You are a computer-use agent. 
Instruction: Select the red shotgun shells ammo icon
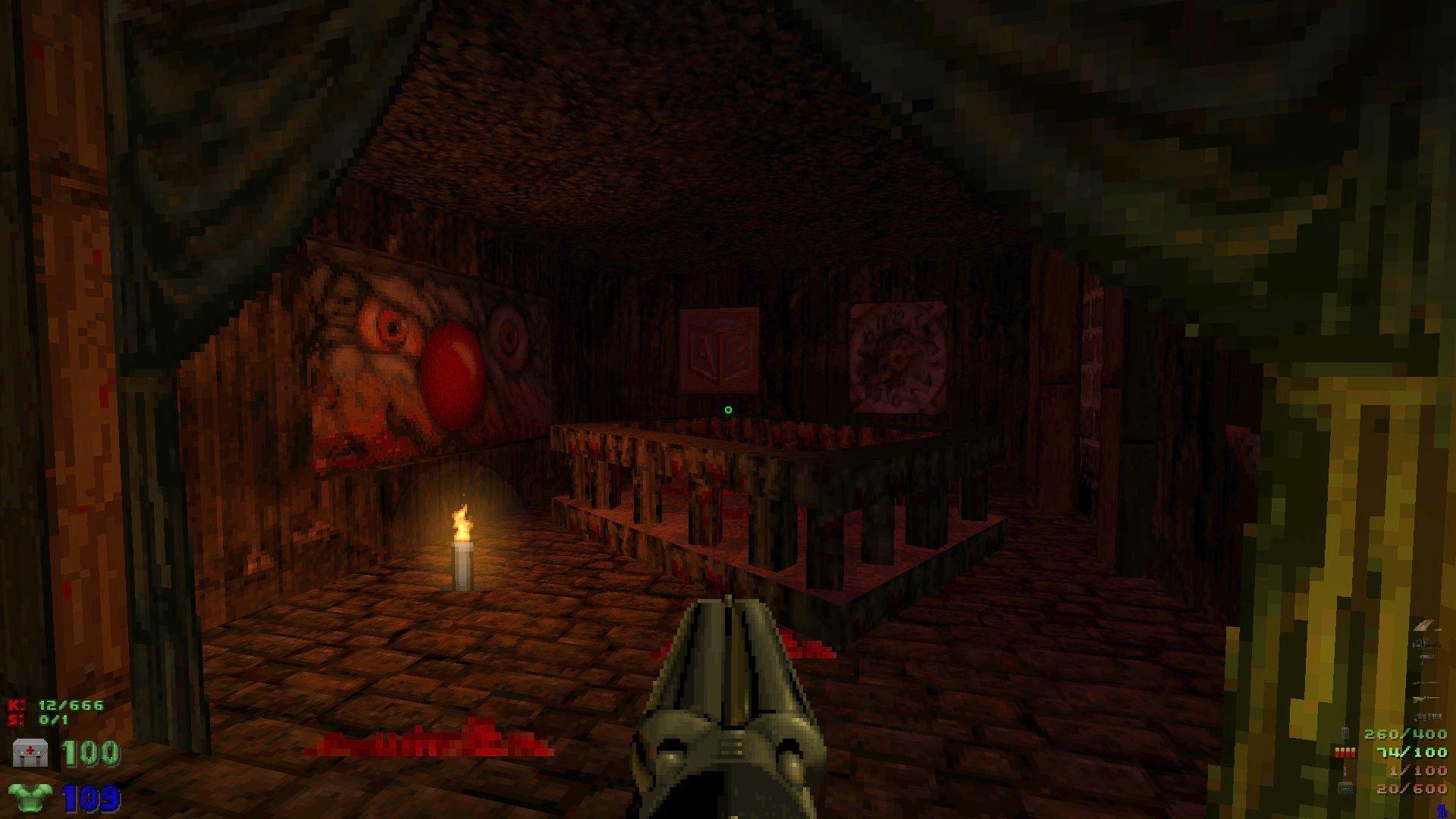[1345, 752]
